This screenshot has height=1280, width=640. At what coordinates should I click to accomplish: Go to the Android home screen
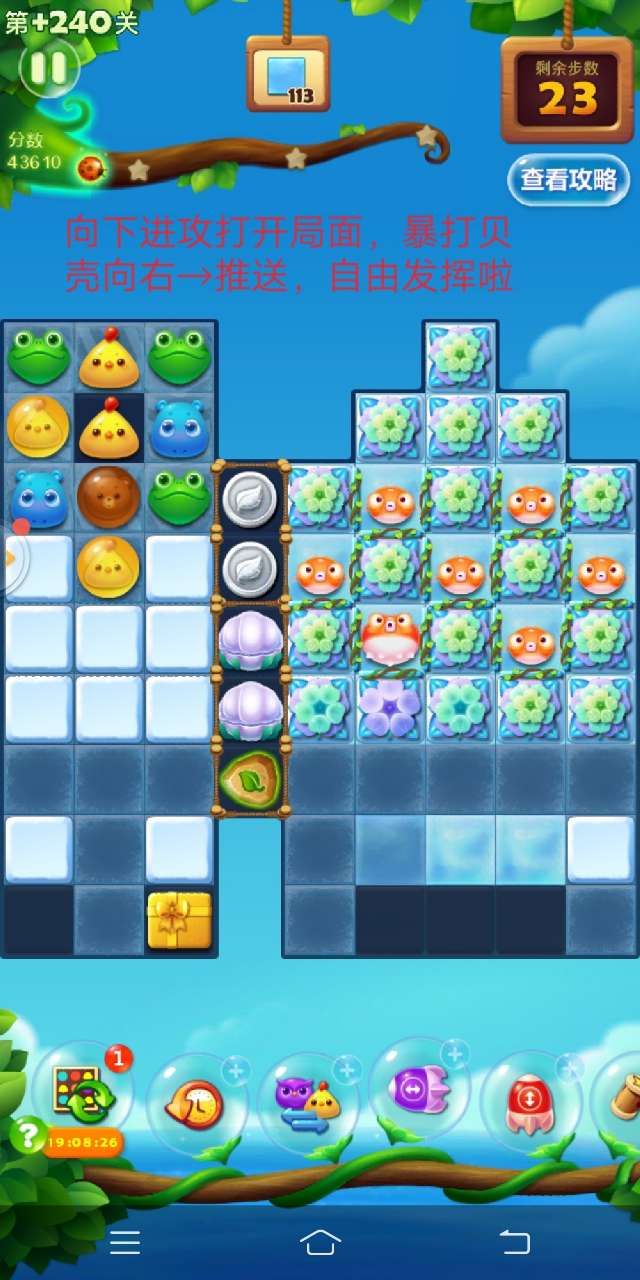click(320, 1242)
